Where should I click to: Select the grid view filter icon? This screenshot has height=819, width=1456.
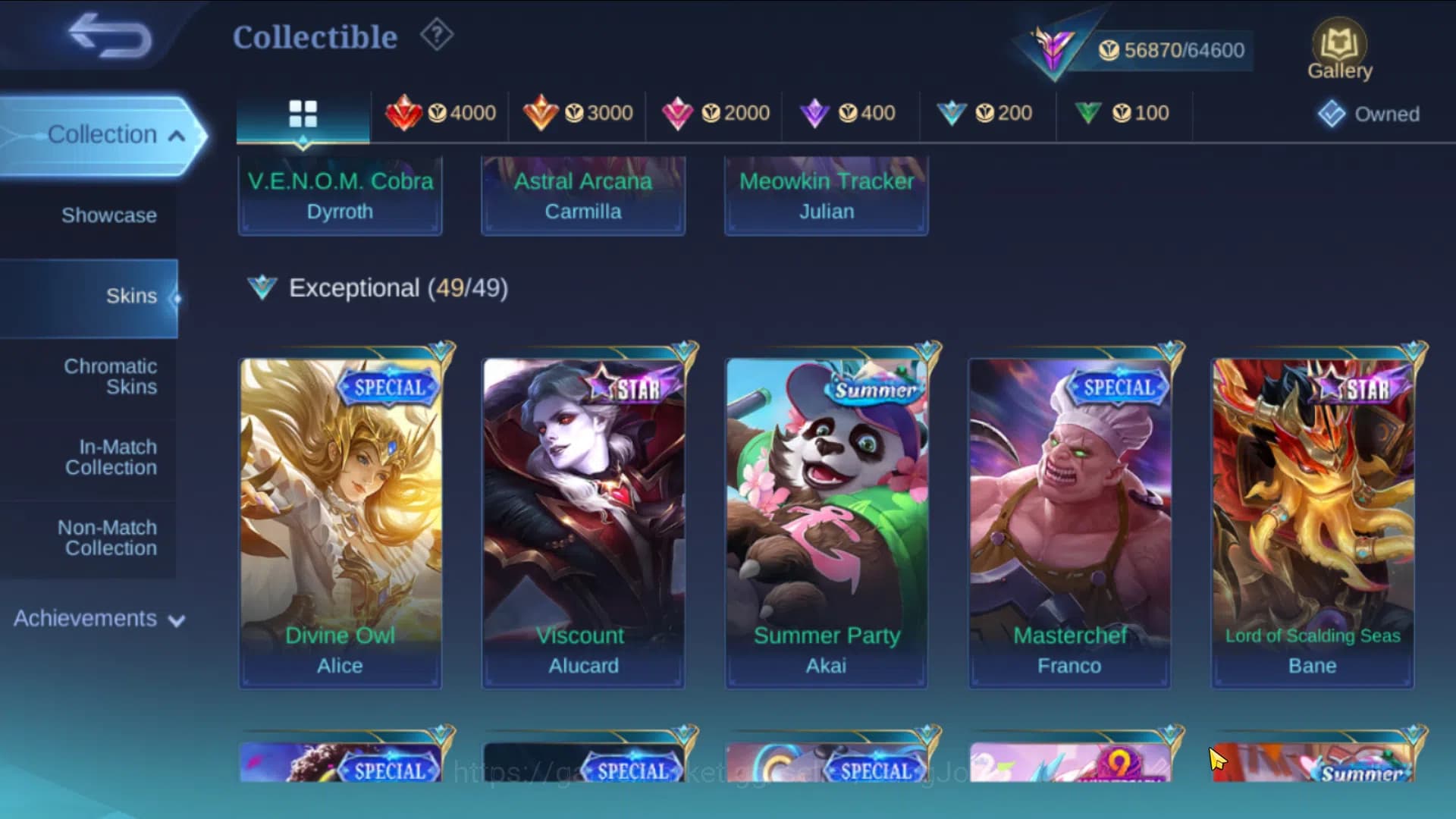(303, 112)
